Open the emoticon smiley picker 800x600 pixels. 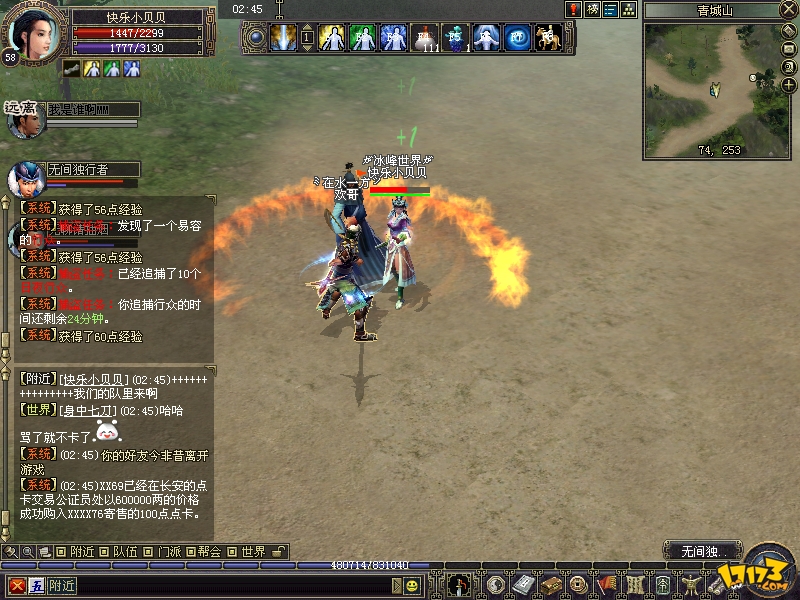click(x=411, y=585)
